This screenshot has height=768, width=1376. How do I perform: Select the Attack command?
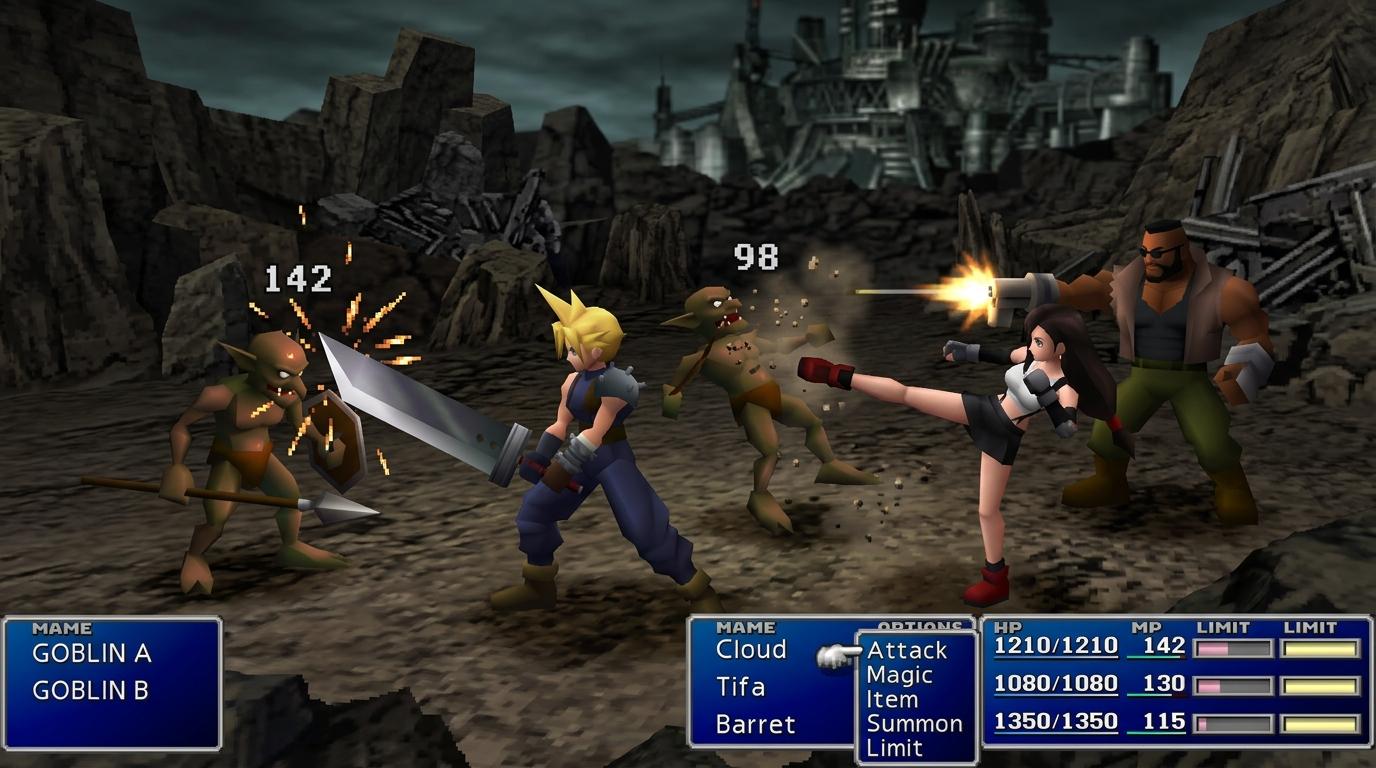point(906,651)
